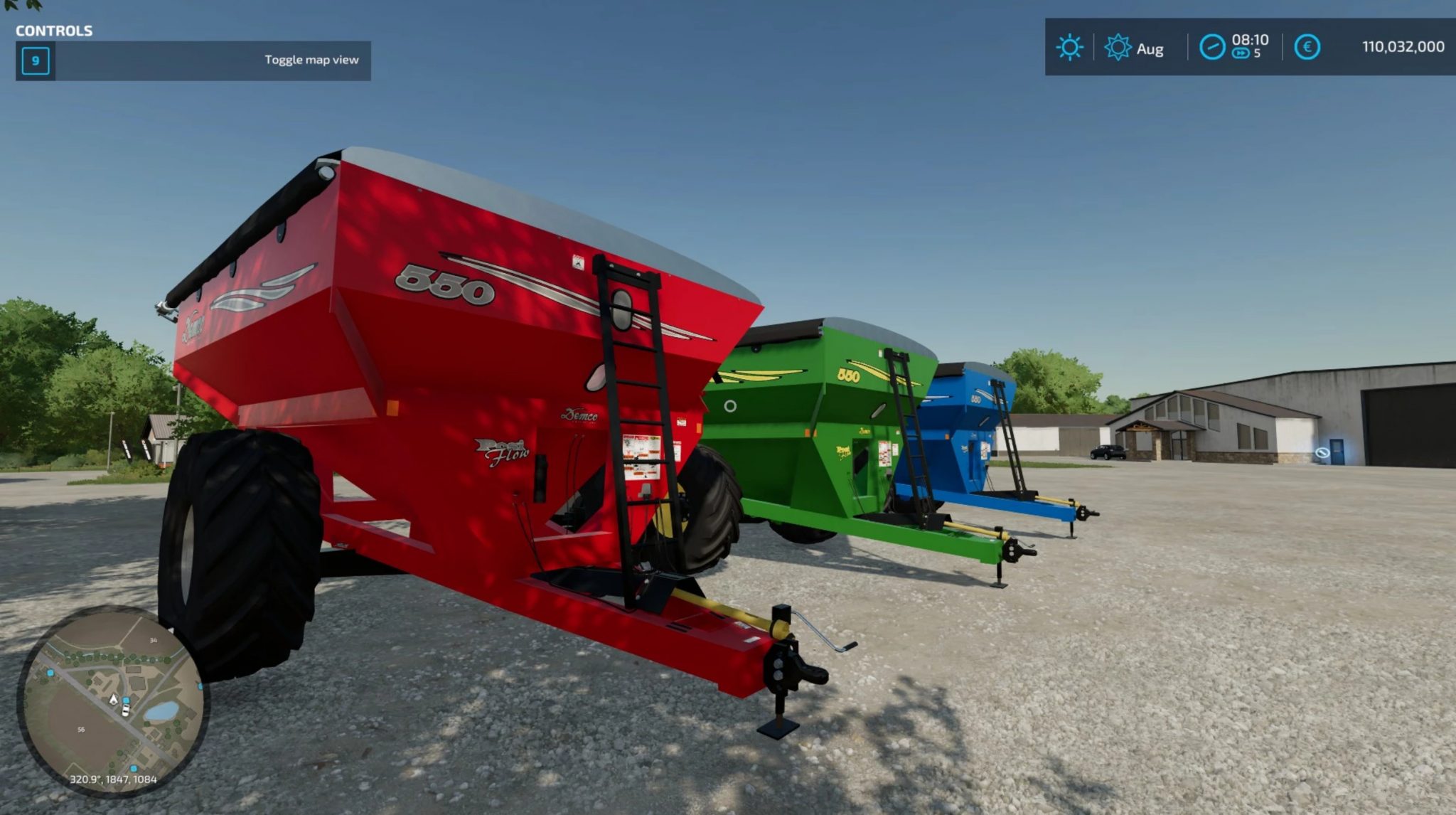Select the season icon next to Aug
The image size is (1456, 815).
tap(1118, 46)
